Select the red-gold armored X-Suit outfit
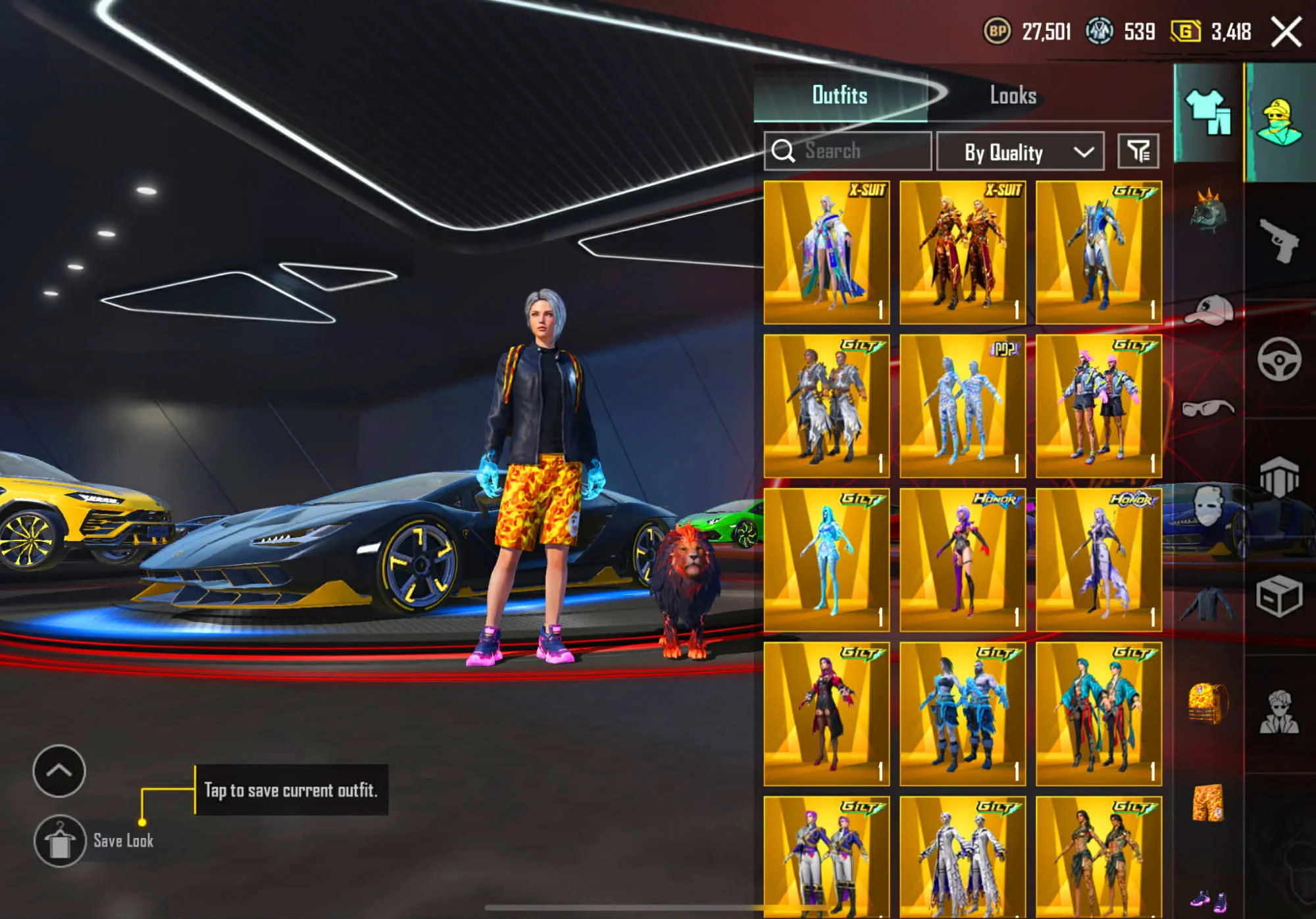 (x=962, y=253)
